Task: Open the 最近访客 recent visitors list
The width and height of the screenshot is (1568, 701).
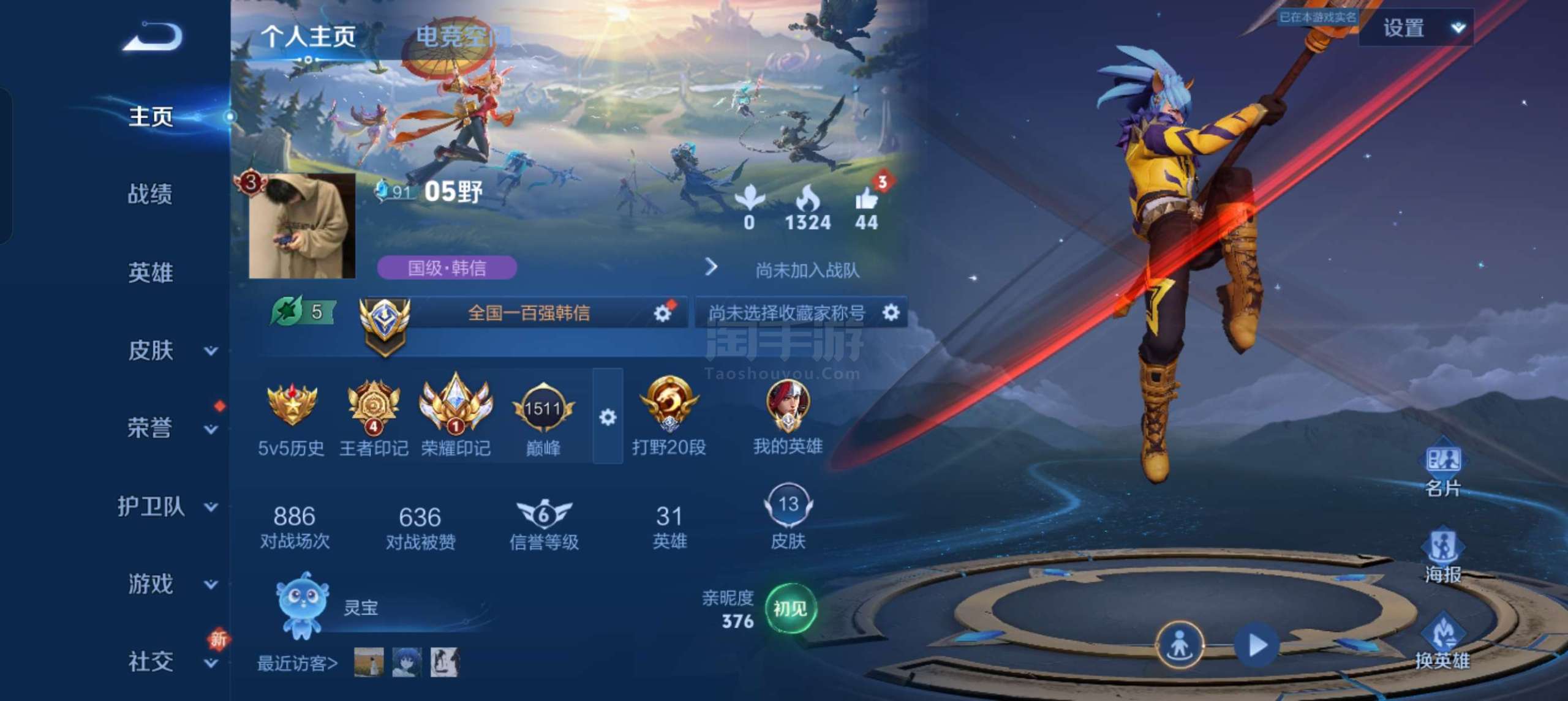Action: click(297, 663)
